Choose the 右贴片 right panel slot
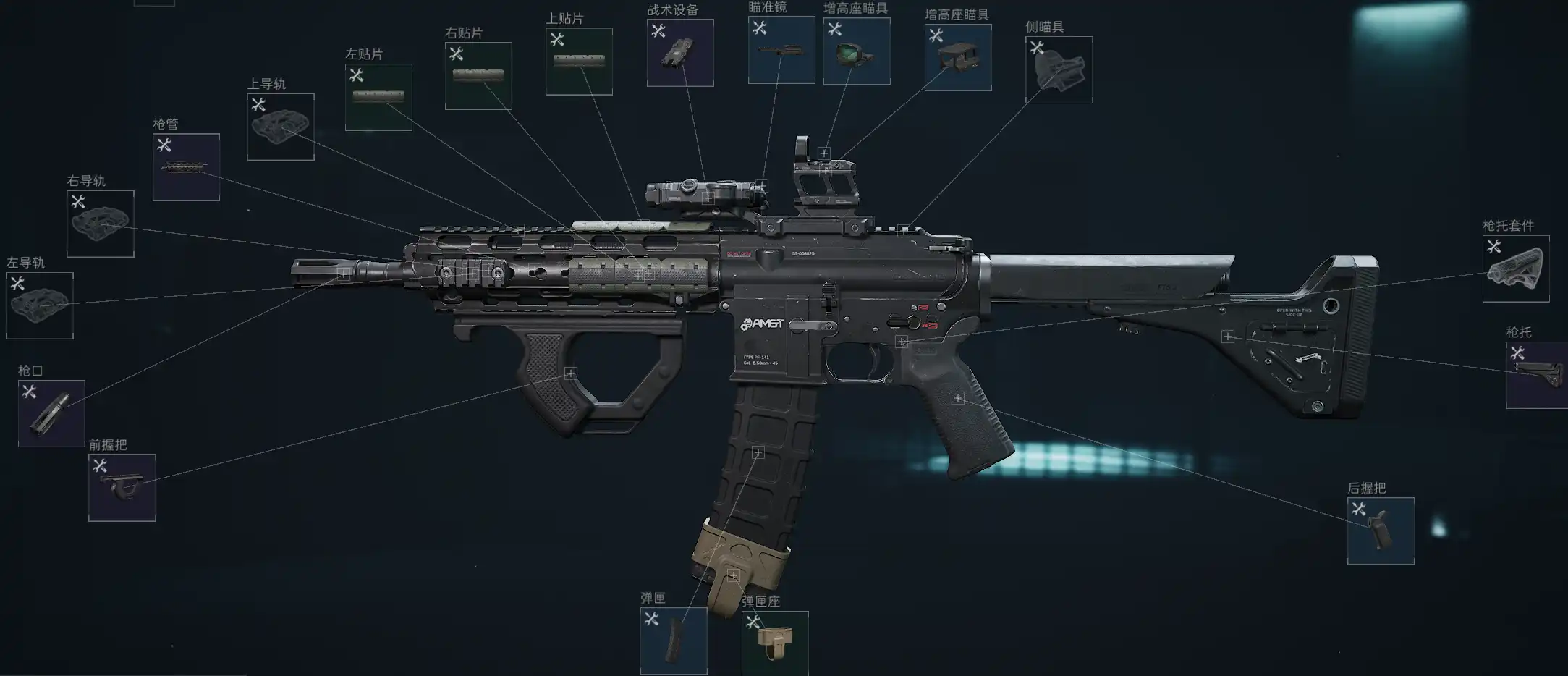This screenshot has height=676, width=1568. coord(478,76)
